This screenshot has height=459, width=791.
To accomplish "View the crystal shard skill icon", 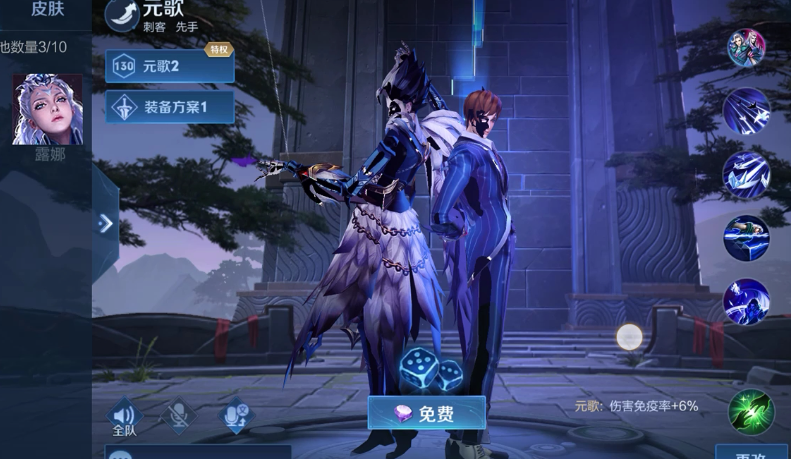I will tap(746, 174).
